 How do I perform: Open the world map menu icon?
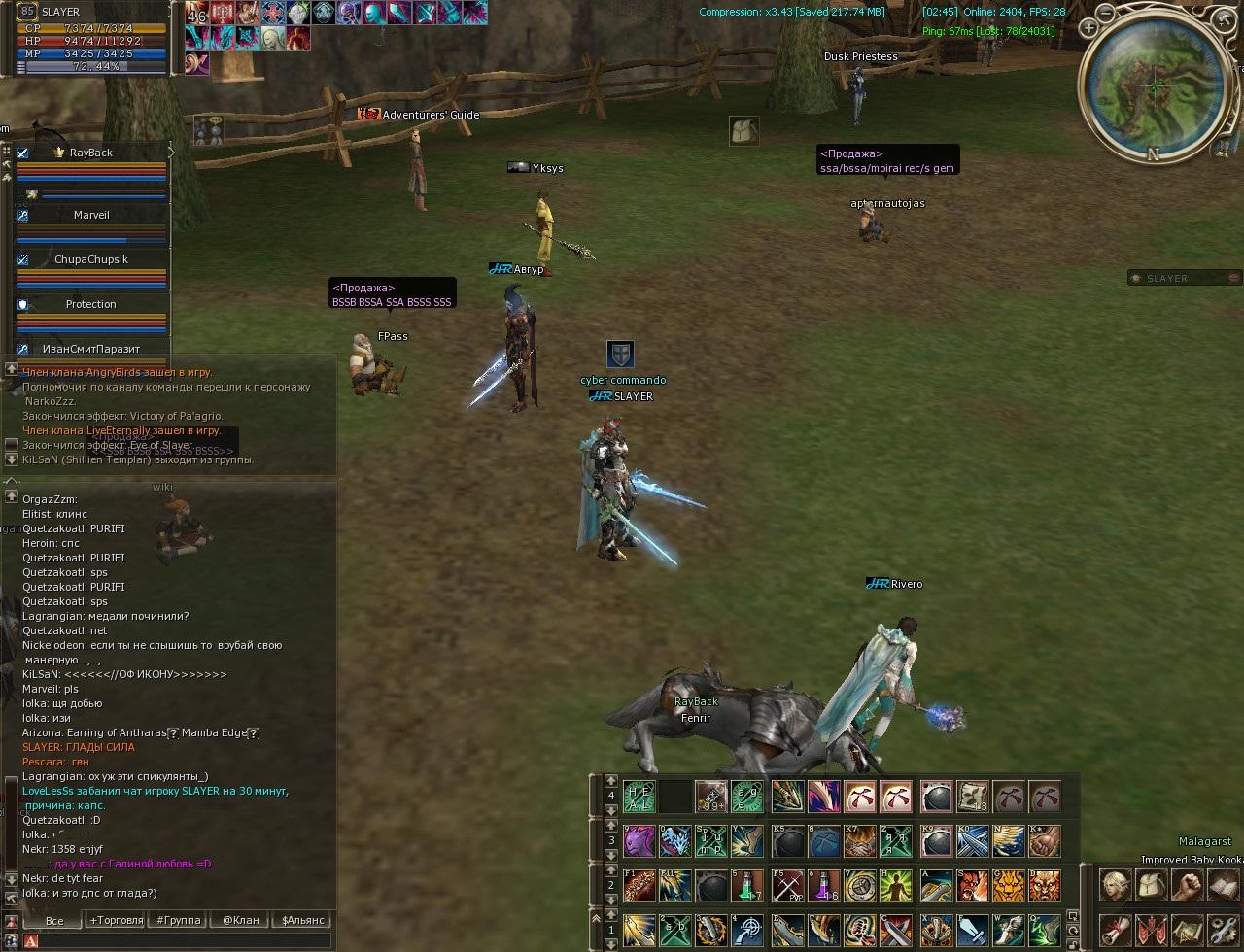pos(1187,930)
